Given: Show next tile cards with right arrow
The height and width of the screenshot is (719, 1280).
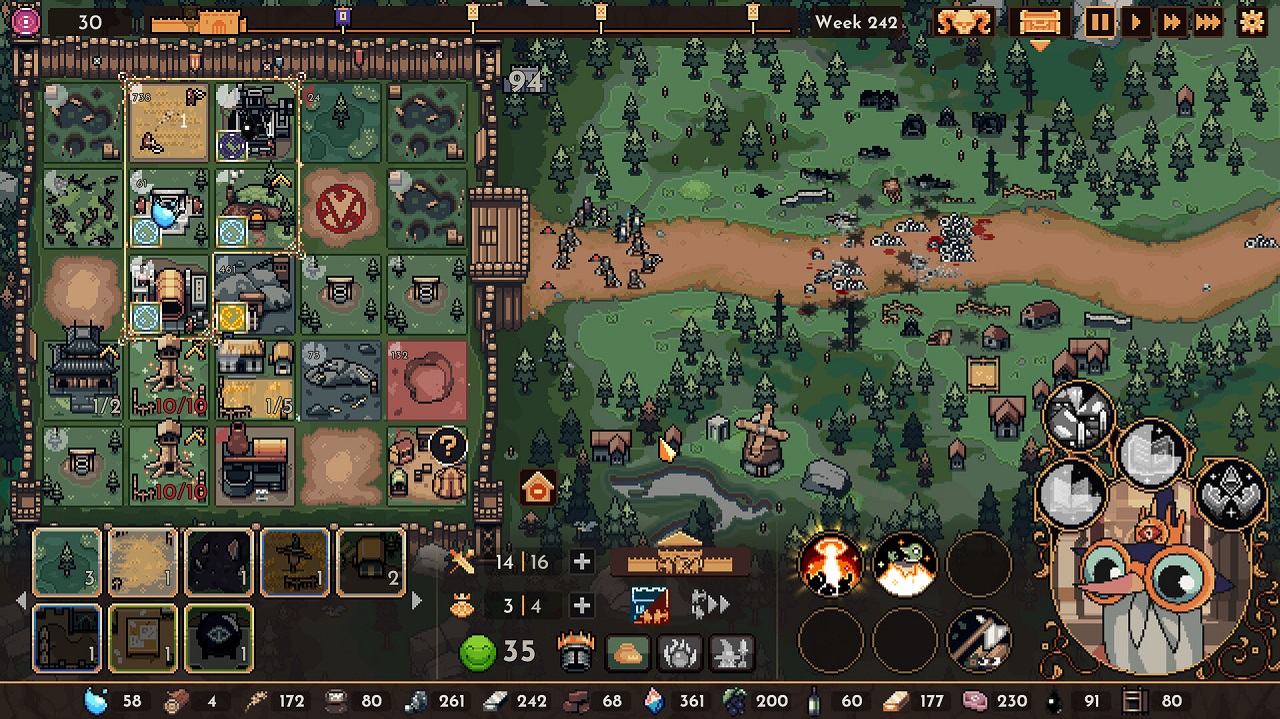Looking at the screenshot, I should tap(417, 601).
